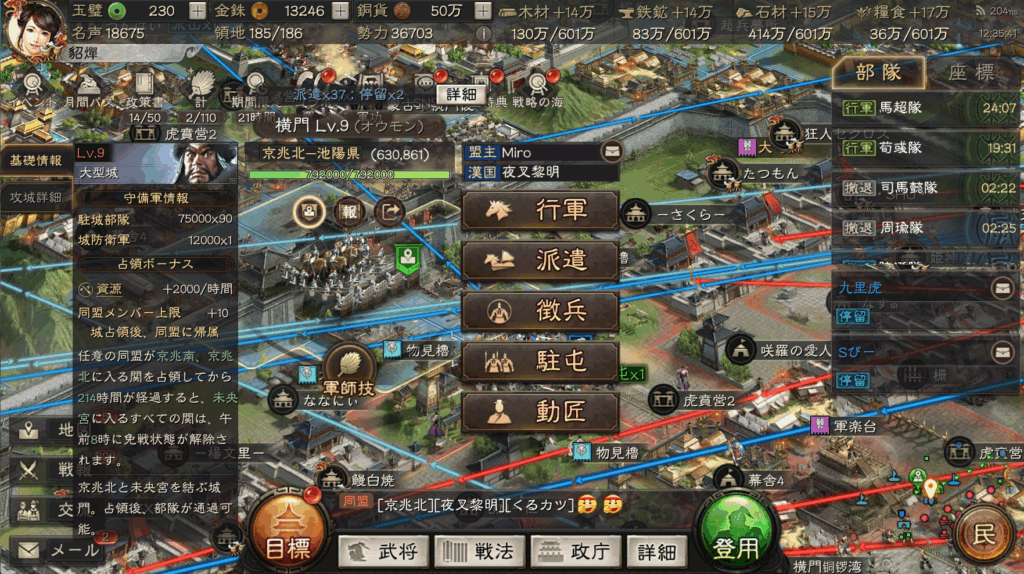This screenshot has height=574, width=1024.
Task: Add more 玉璧 jade with plus button
Action: 201,11
